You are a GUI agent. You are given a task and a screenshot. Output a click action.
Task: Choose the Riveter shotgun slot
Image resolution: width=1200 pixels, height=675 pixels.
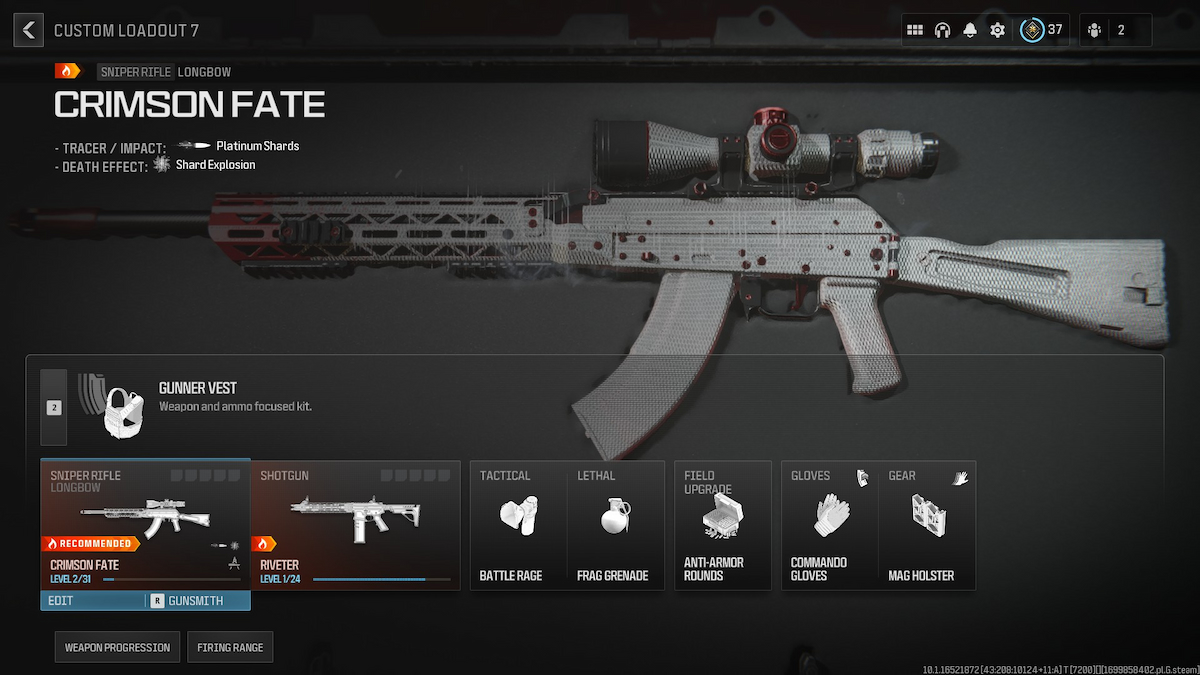point(355,524)
